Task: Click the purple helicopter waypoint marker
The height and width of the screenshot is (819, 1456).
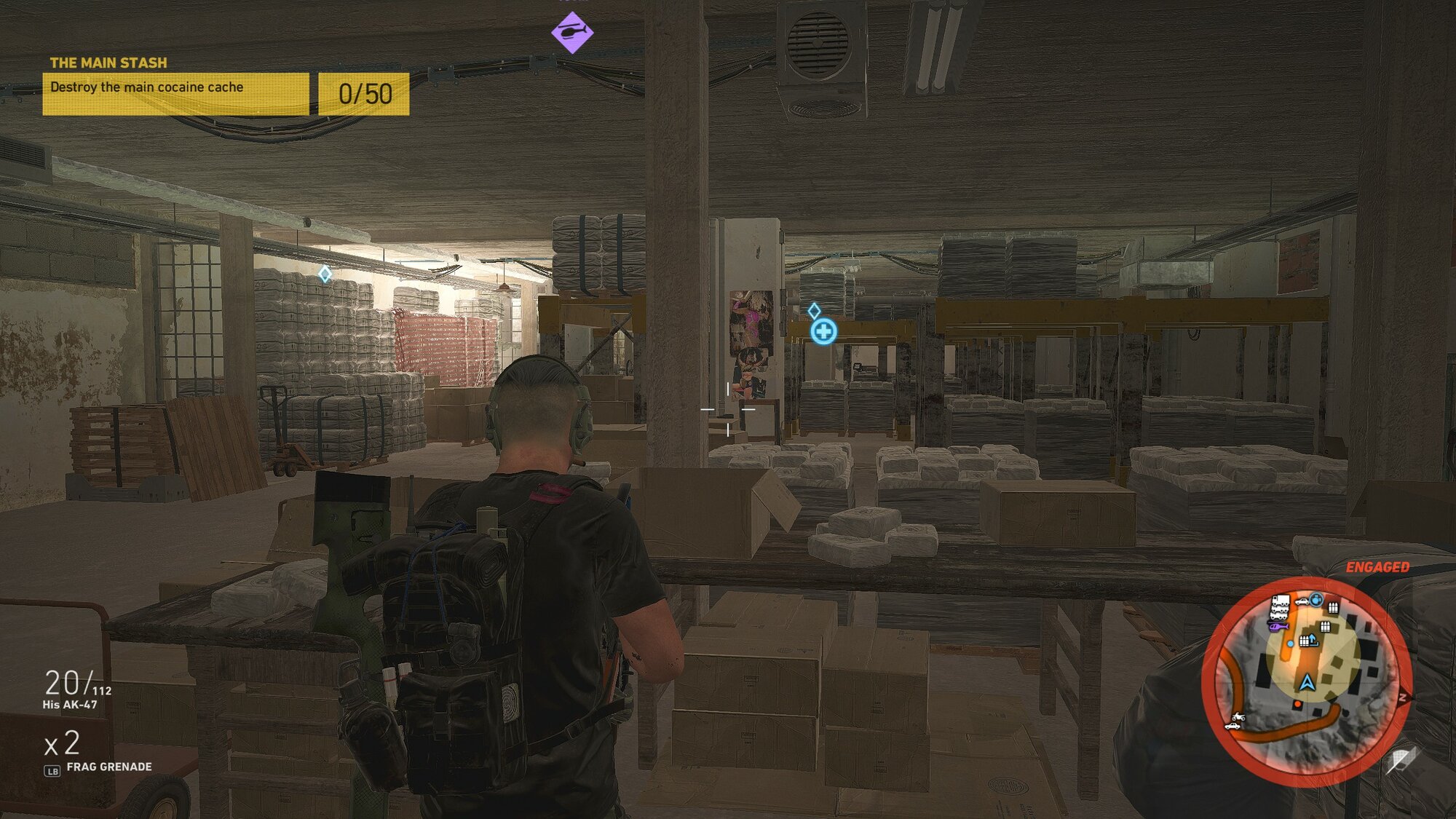Action: coord(572,33)
